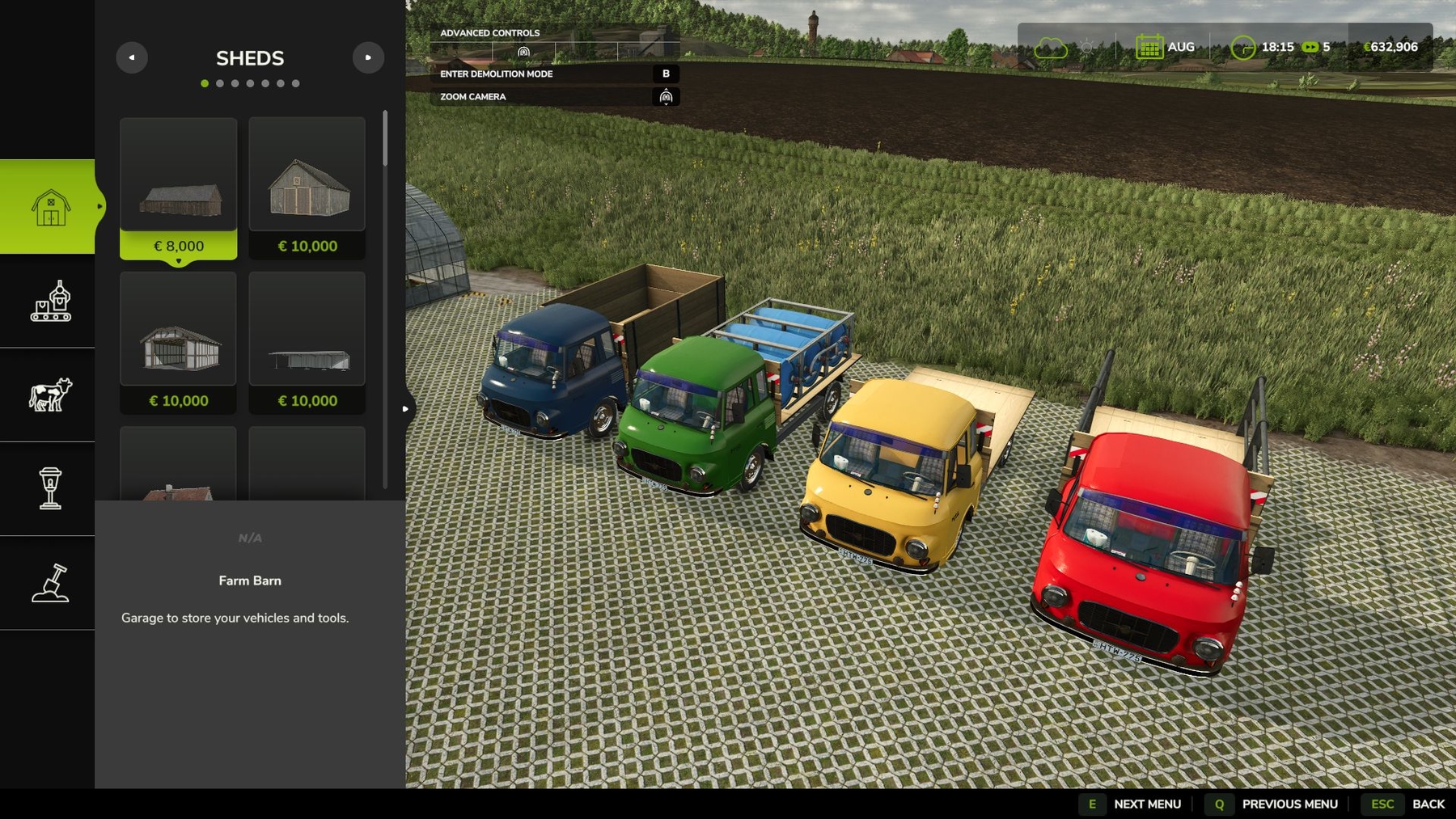Select the flat-roofed open shelter tile
The width and height of the screenshot is (1456, 819).
coord(307,342)
